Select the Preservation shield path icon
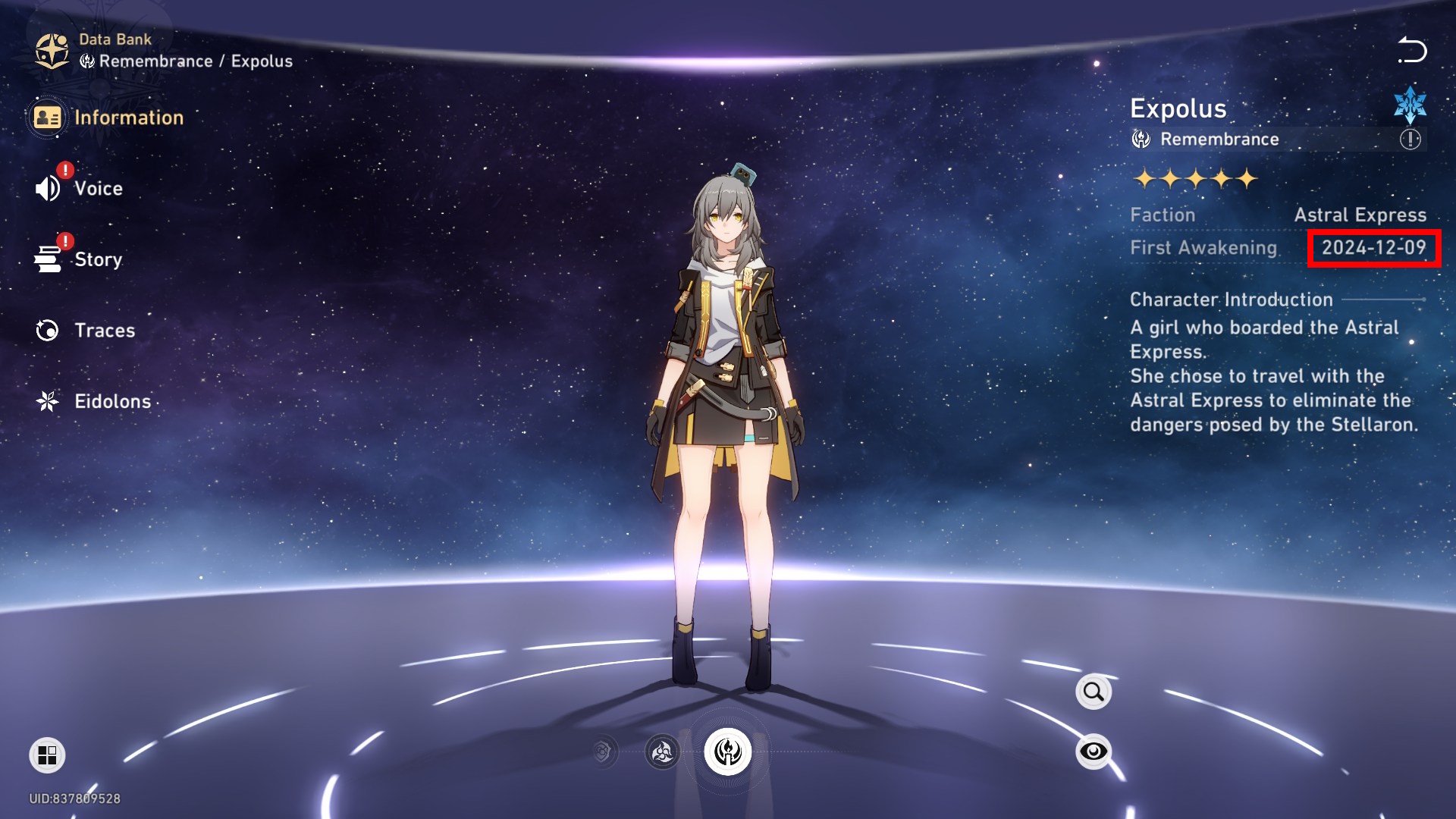Screen dimensions: 1456x819 [x=603, y=752]
